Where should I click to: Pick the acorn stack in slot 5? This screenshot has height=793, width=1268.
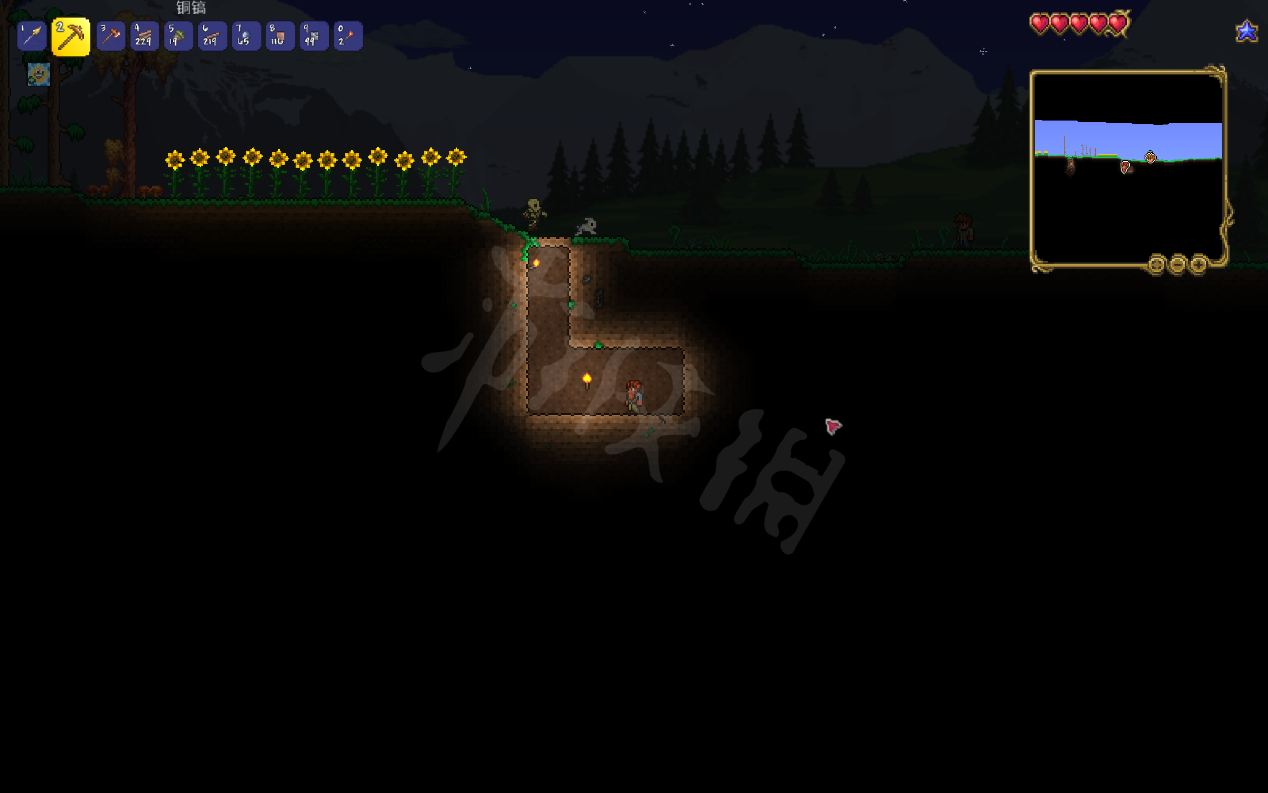click(179, 37)
